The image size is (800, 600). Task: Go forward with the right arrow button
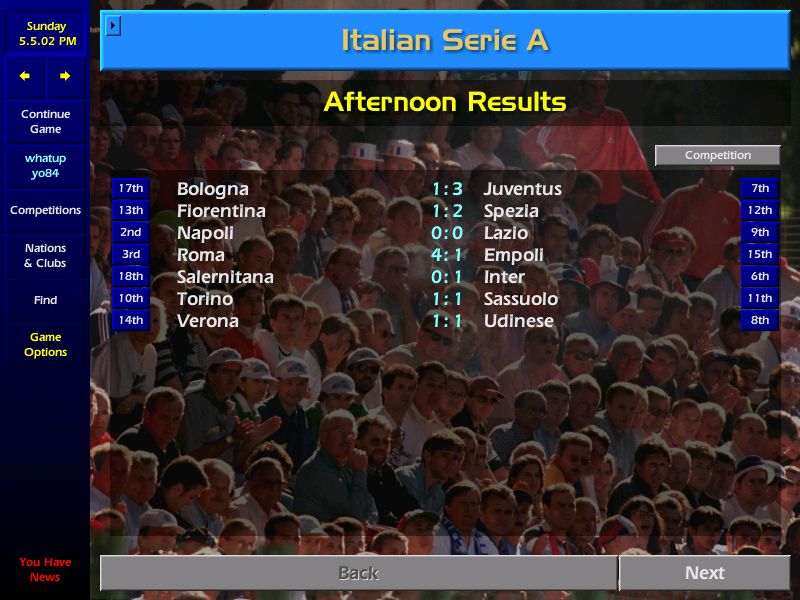[65, 76]
